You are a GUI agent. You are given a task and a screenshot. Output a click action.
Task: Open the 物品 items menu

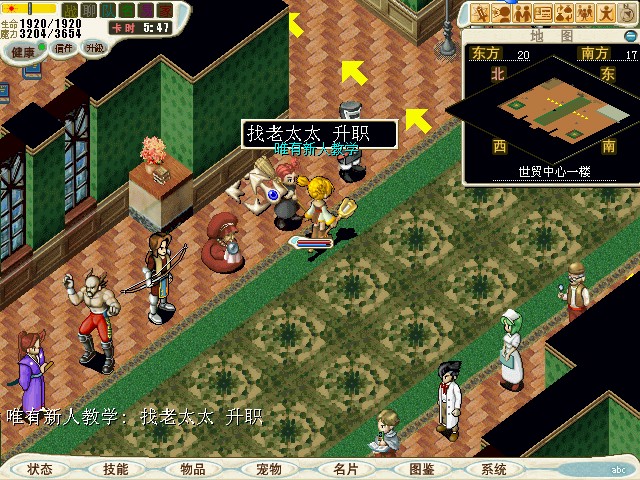pos(192,469)
